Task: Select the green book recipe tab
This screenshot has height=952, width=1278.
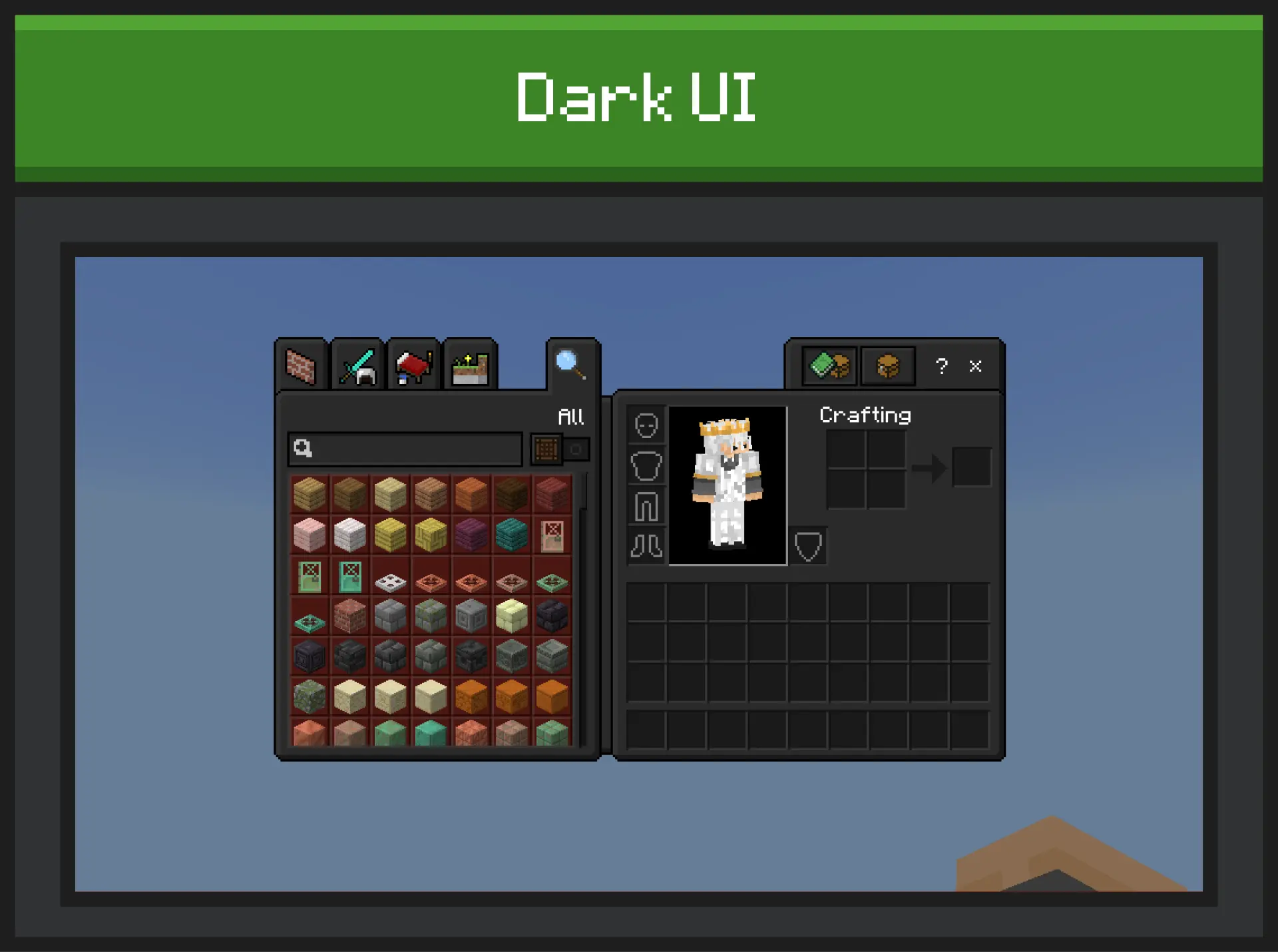Action: (x=829, y=365)
